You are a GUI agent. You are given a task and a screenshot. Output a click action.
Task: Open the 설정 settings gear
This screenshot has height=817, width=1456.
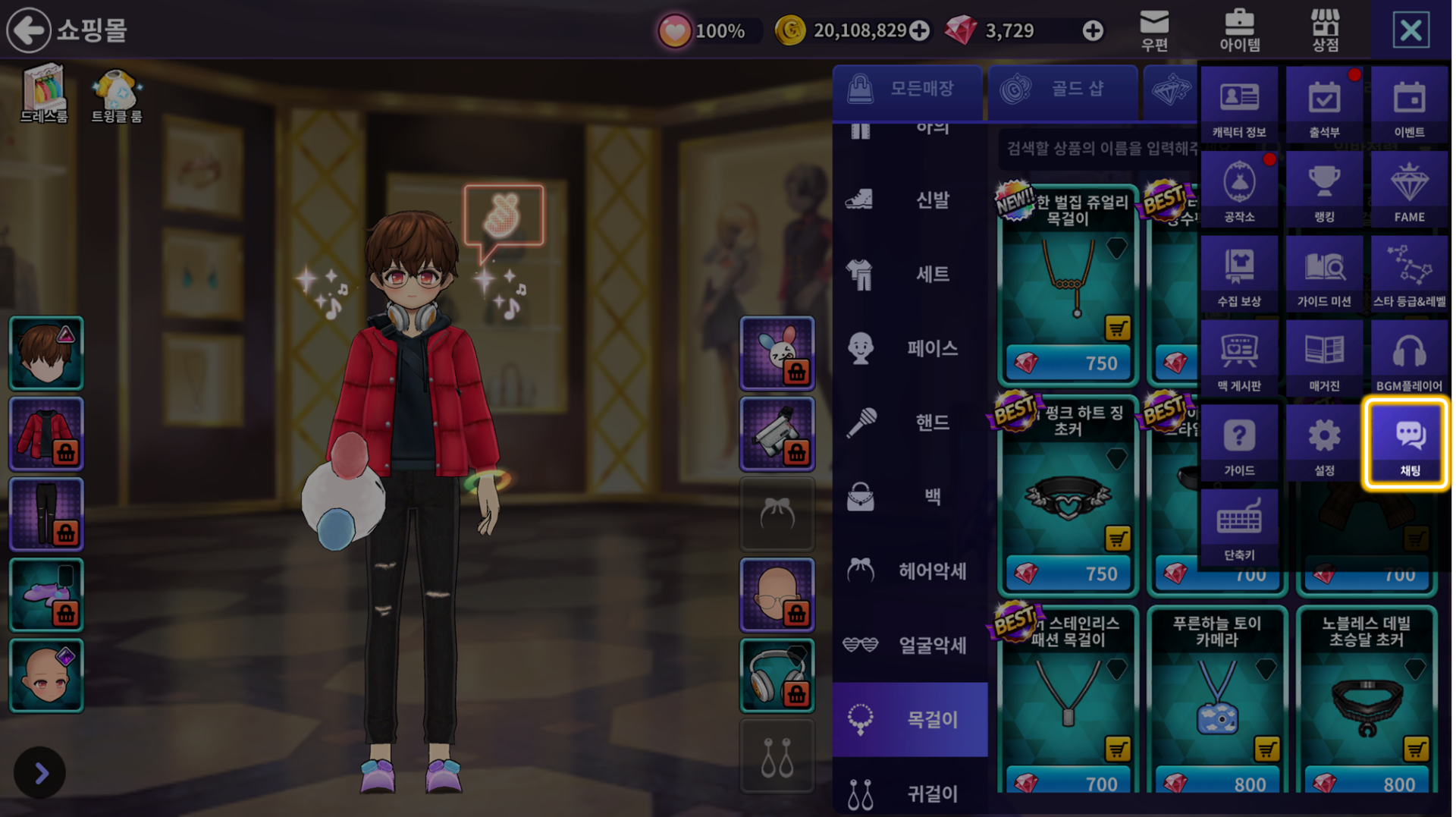point(1324,443)
